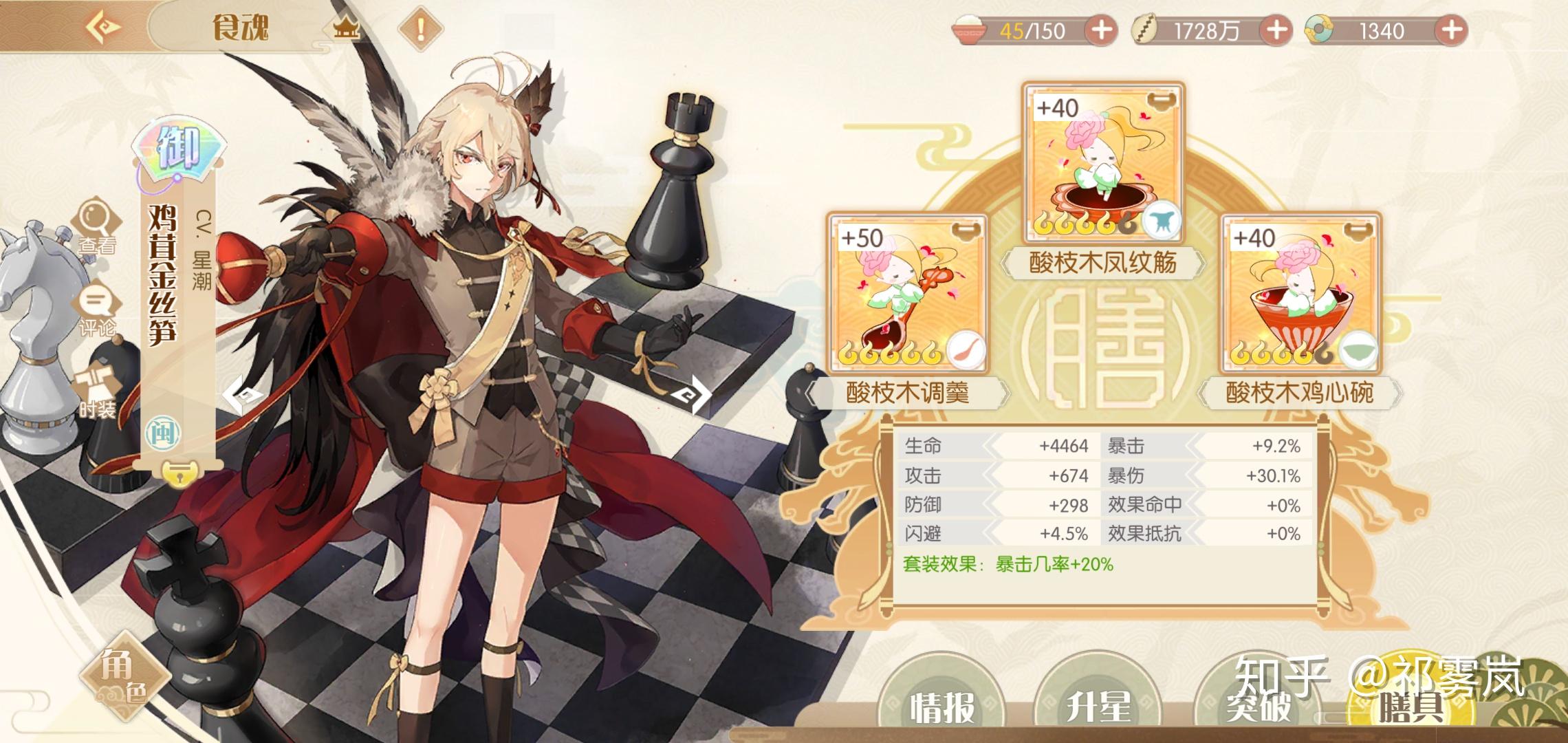This screenshot has height=743, width=1568.
Task: Add coins with the 1728万 plus button
Action: (1276, 30)
